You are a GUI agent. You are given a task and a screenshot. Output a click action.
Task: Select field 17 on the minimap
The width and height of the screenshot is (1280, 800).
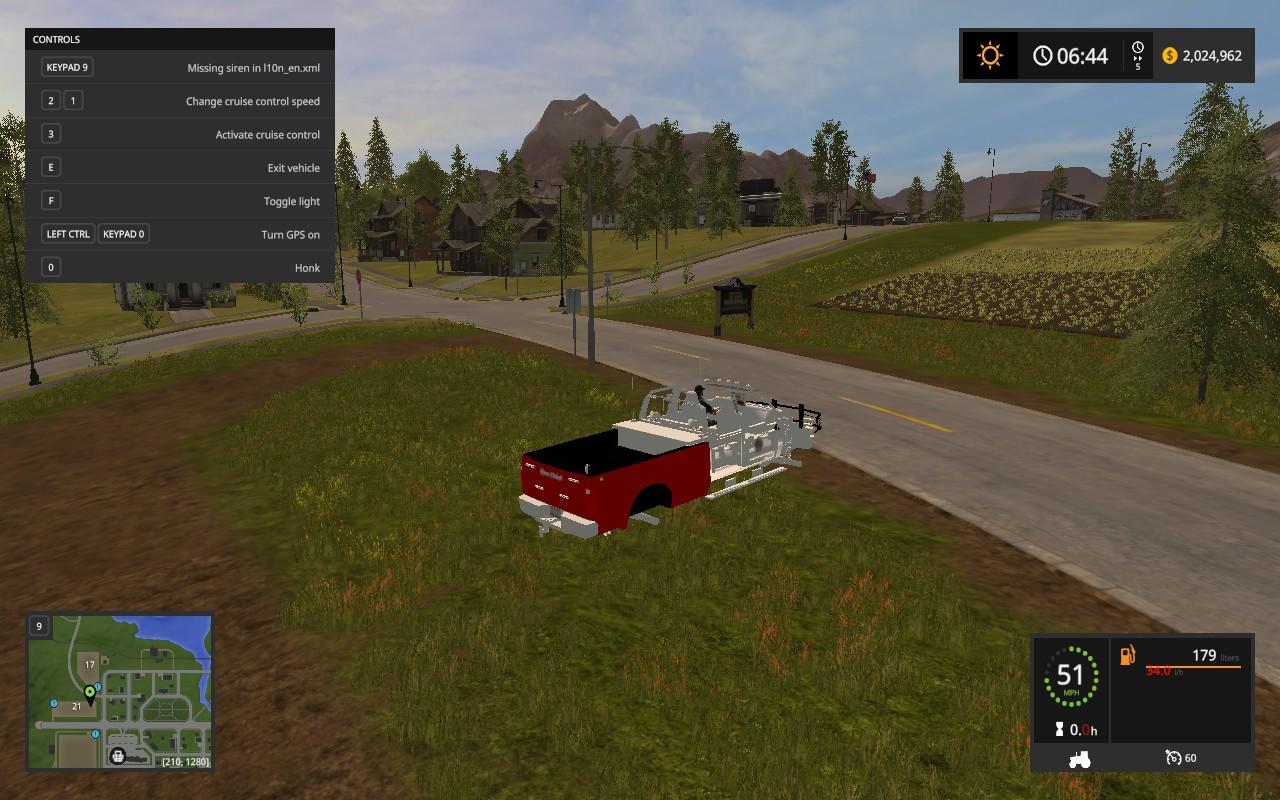(90, 664)
